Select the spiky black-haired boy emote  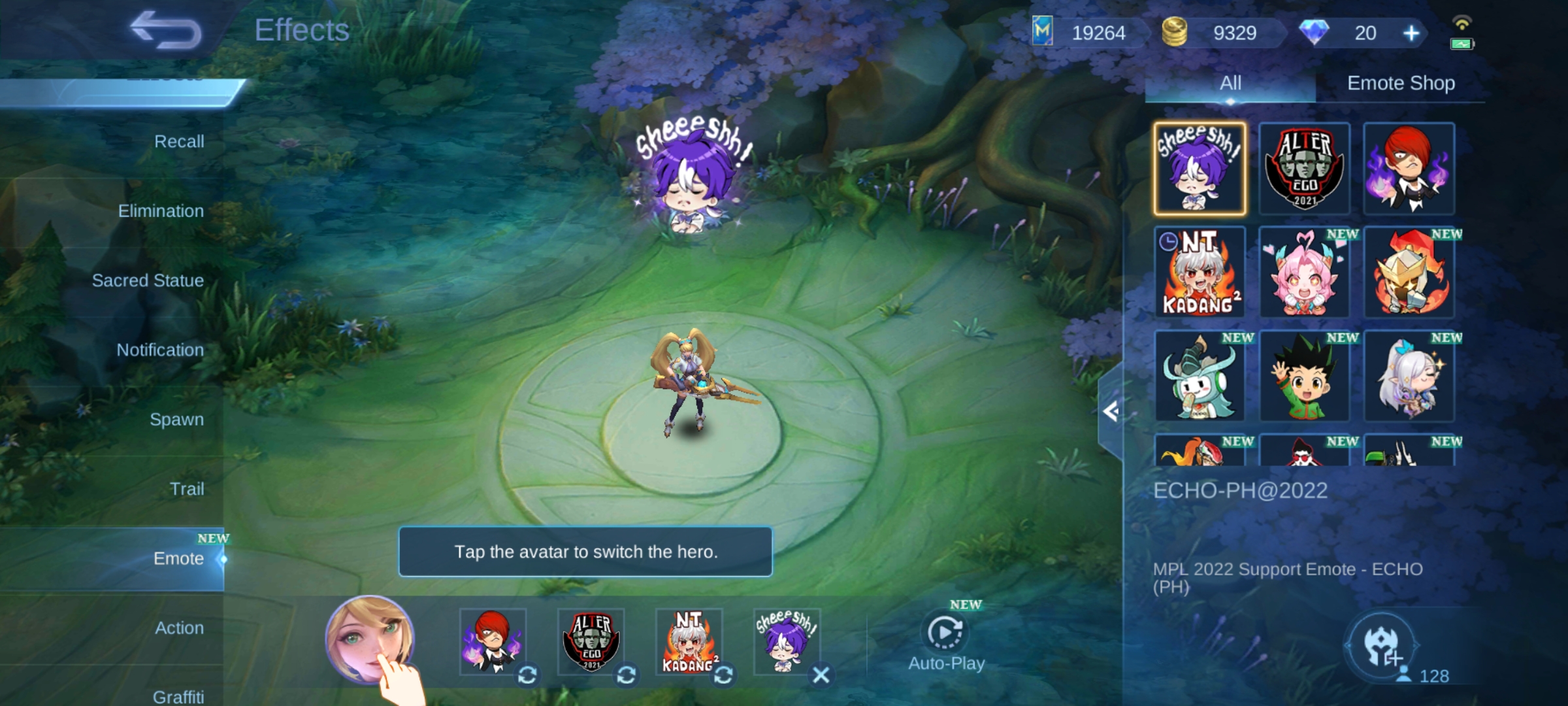1304,376
